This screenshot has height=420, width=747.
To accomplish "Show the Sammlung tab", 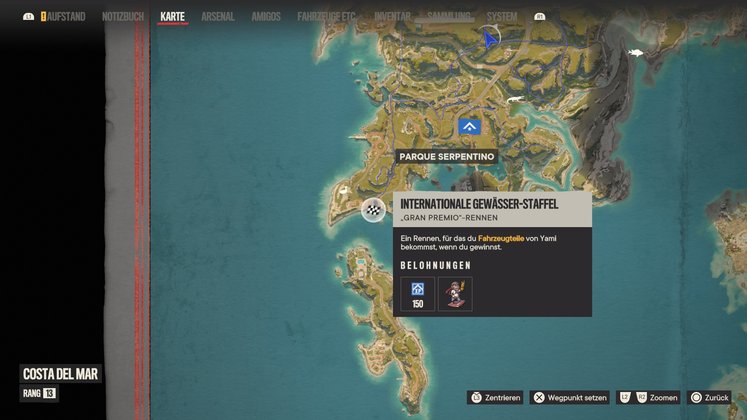I will [x=449, y=17].
